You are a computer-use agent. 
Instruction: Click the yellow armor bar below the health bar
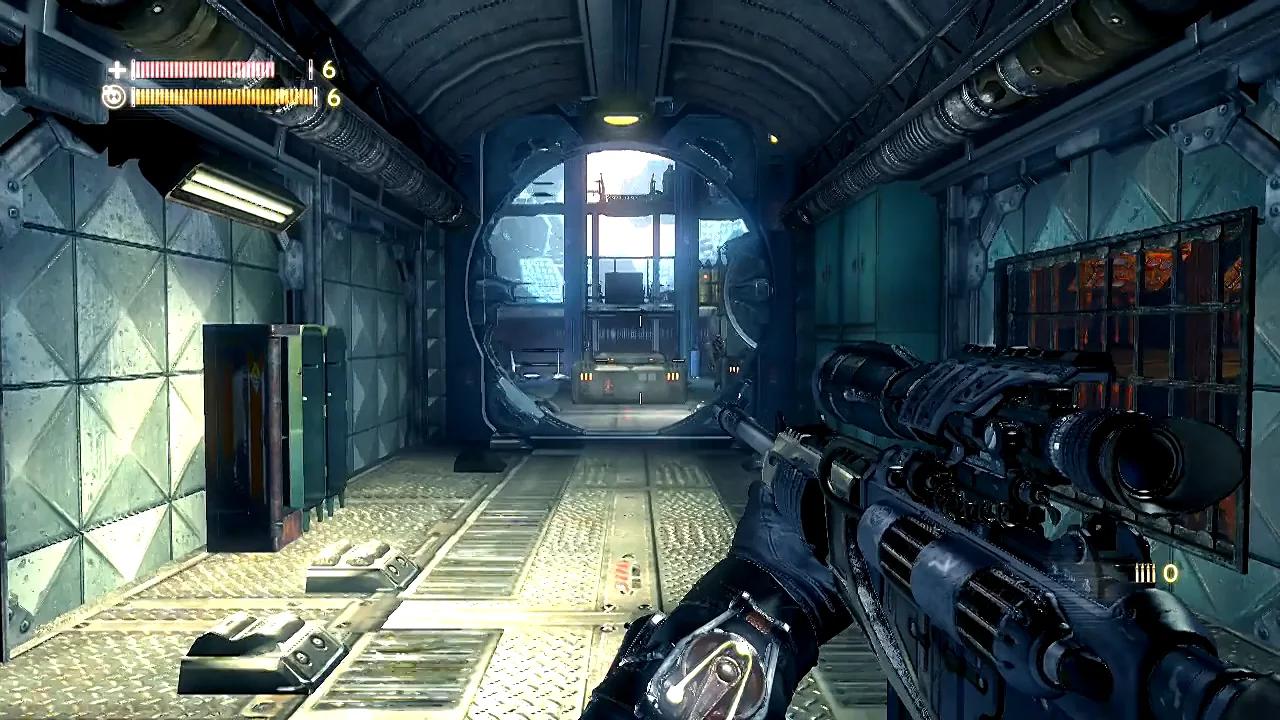(220, 97)
